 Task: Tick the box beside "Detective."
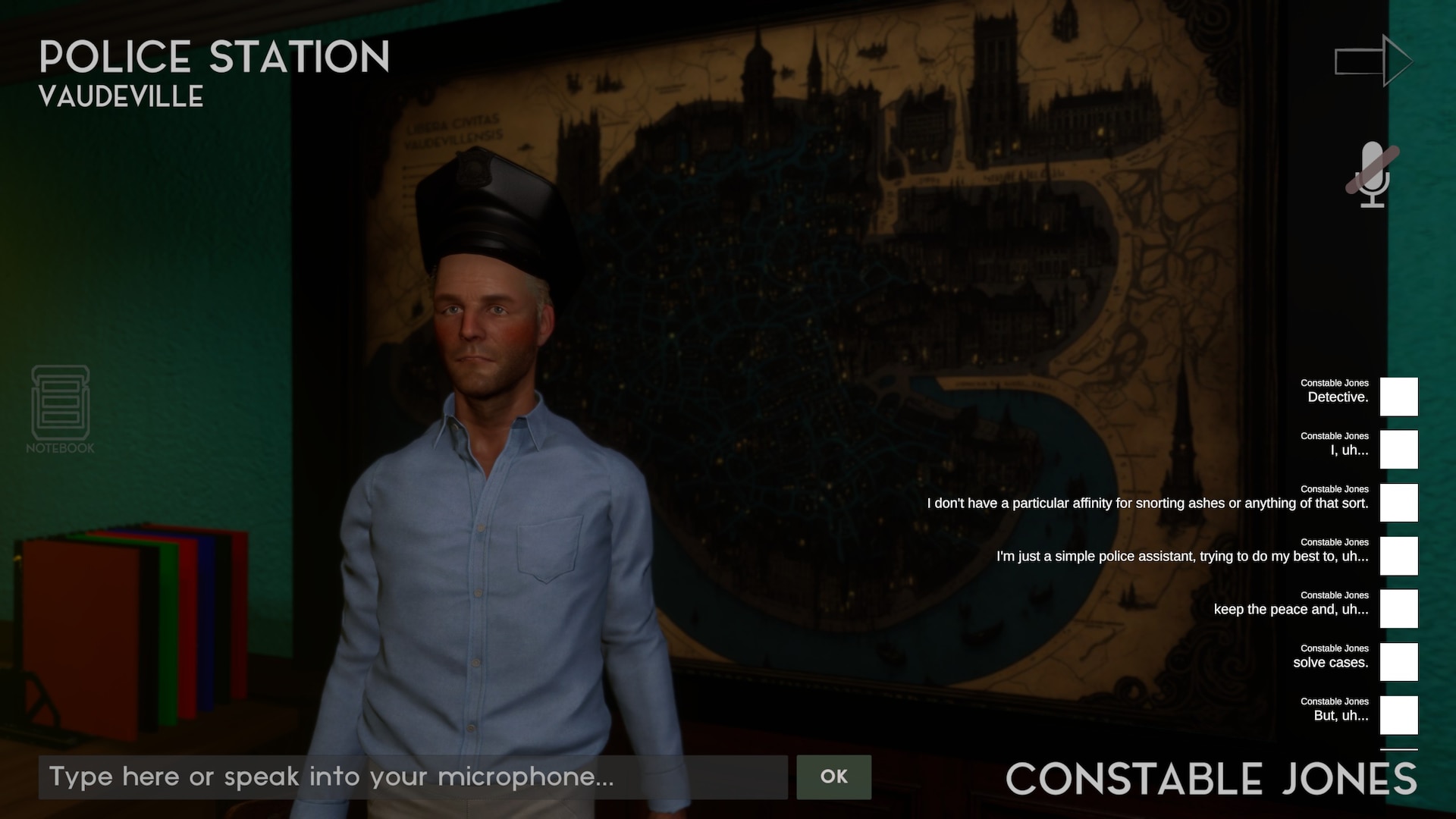click(x=1398, y=397)
